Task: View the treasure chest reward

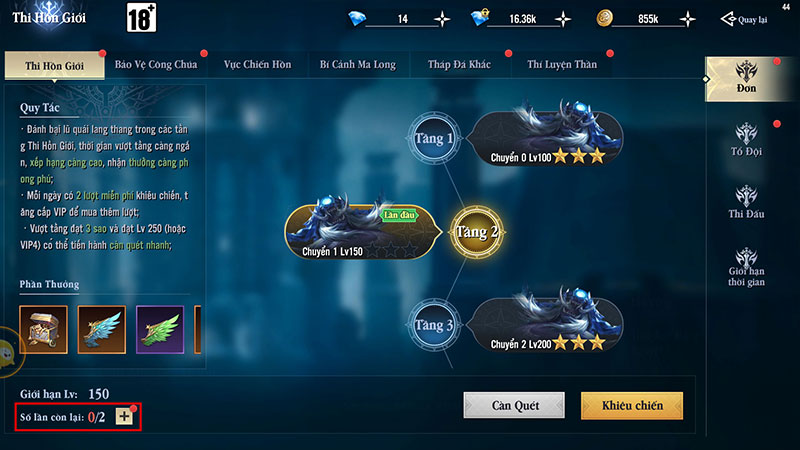Action: pyautogui.click(x=41, y=329)
